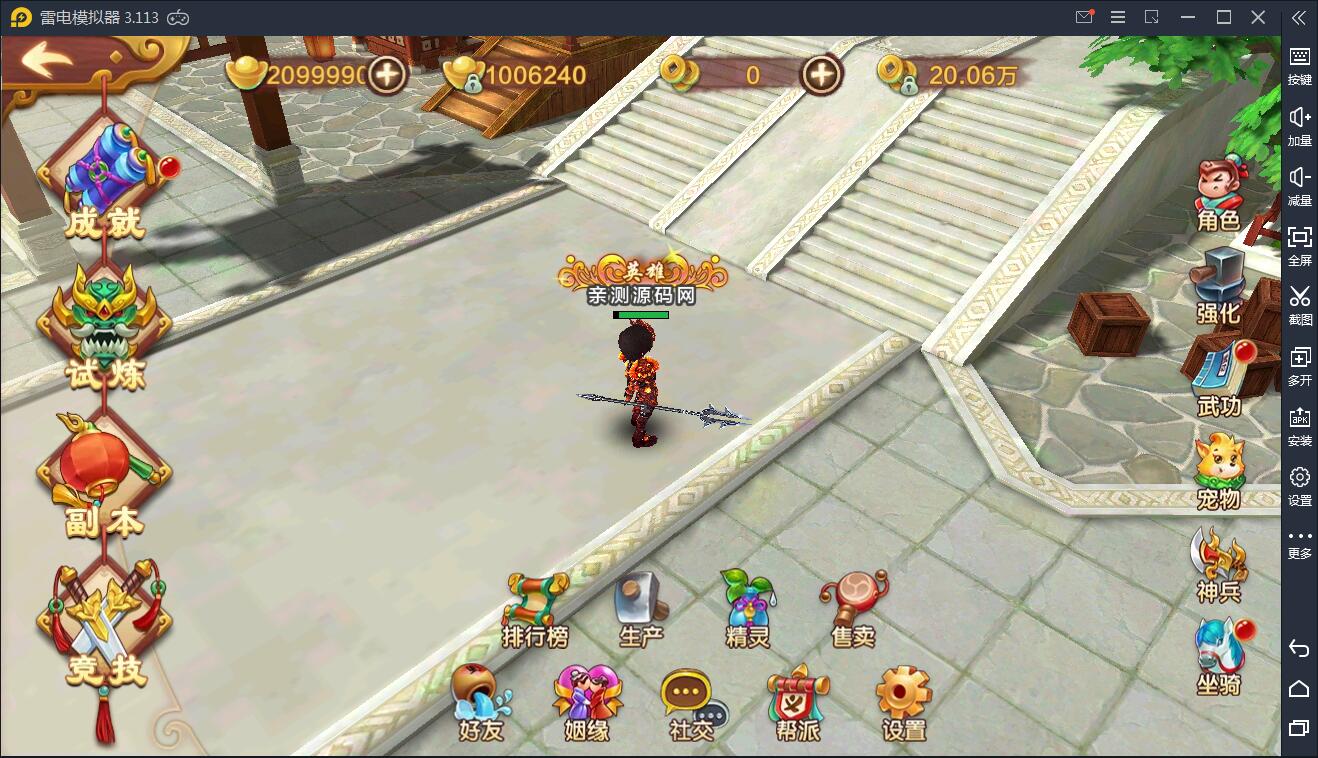This screenshot has height=758, width=1318.
Task: Open the 帮派 guild menu
Action: (798, 703)
